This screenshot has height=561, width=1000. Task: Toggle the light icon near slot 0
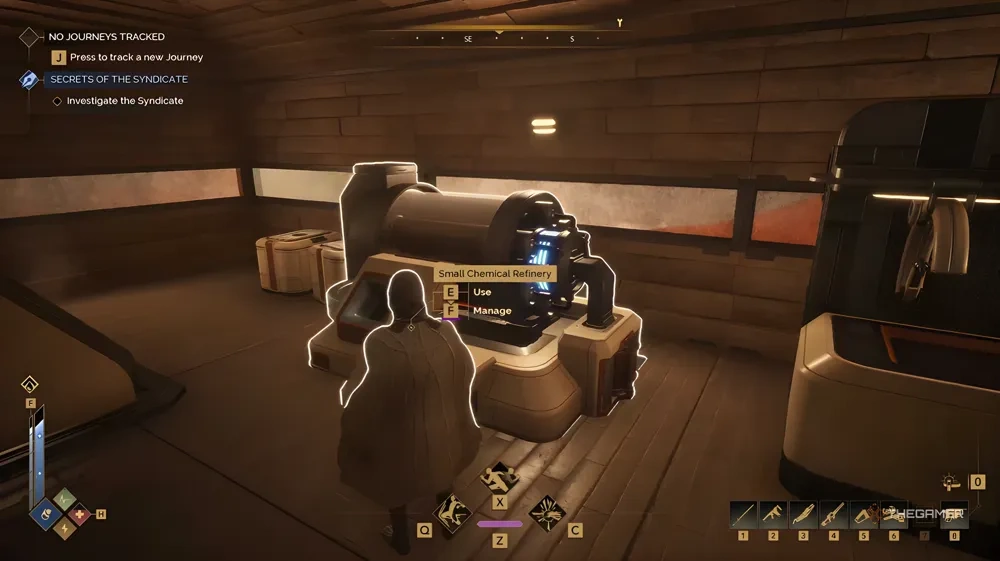point(952,482)
